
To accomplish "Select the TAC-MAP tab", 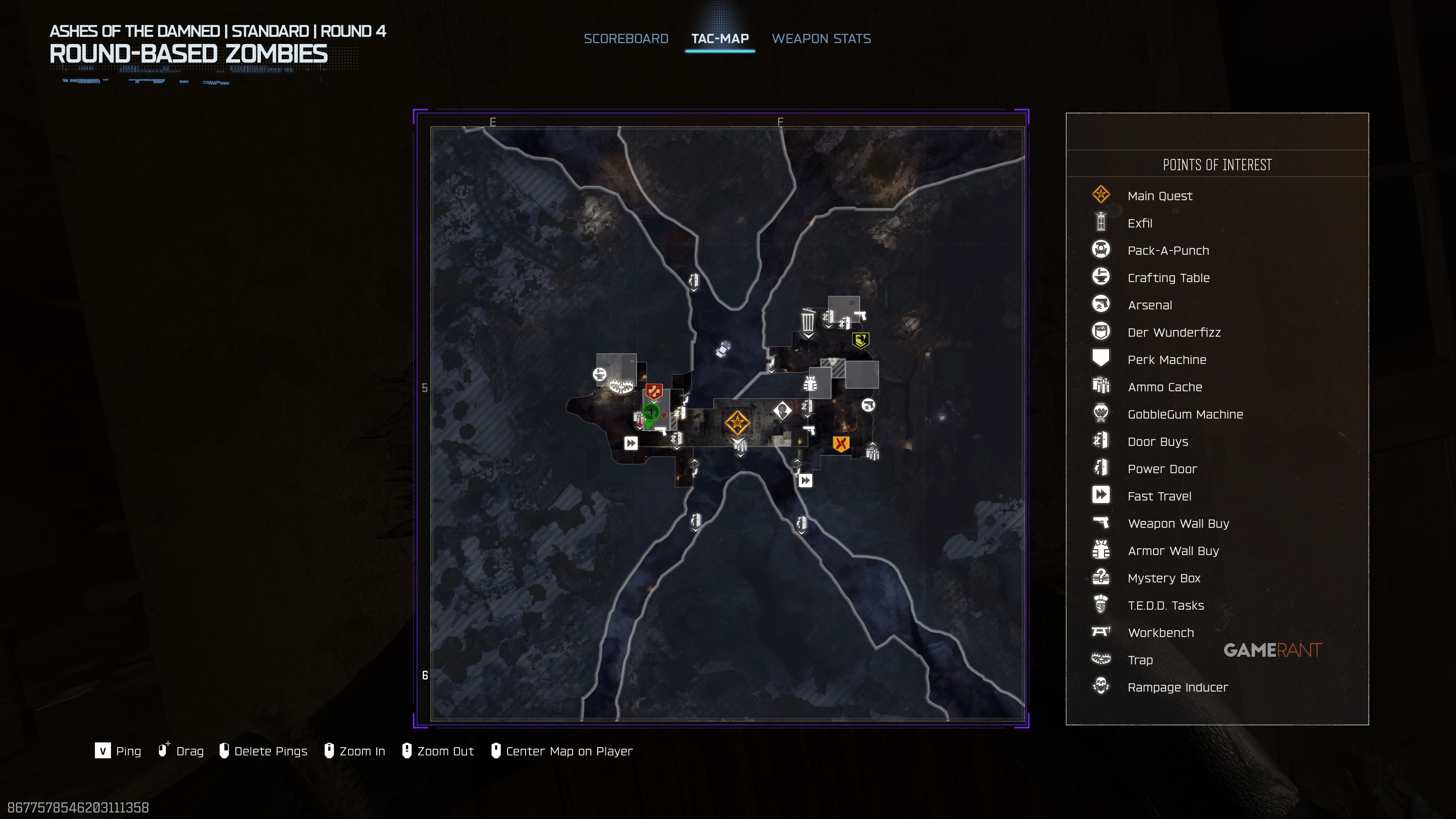I will [x=720, y=38].
